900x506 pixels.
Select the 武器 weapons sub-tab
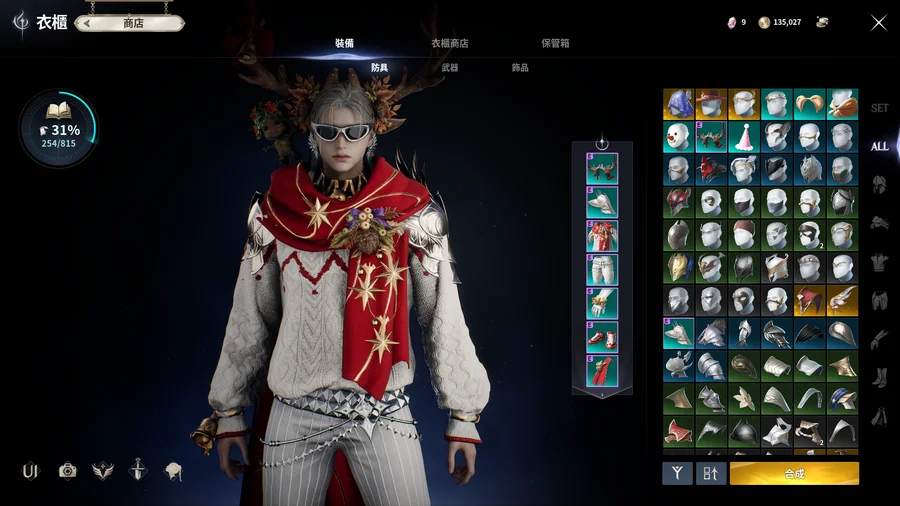coord(450,68)
